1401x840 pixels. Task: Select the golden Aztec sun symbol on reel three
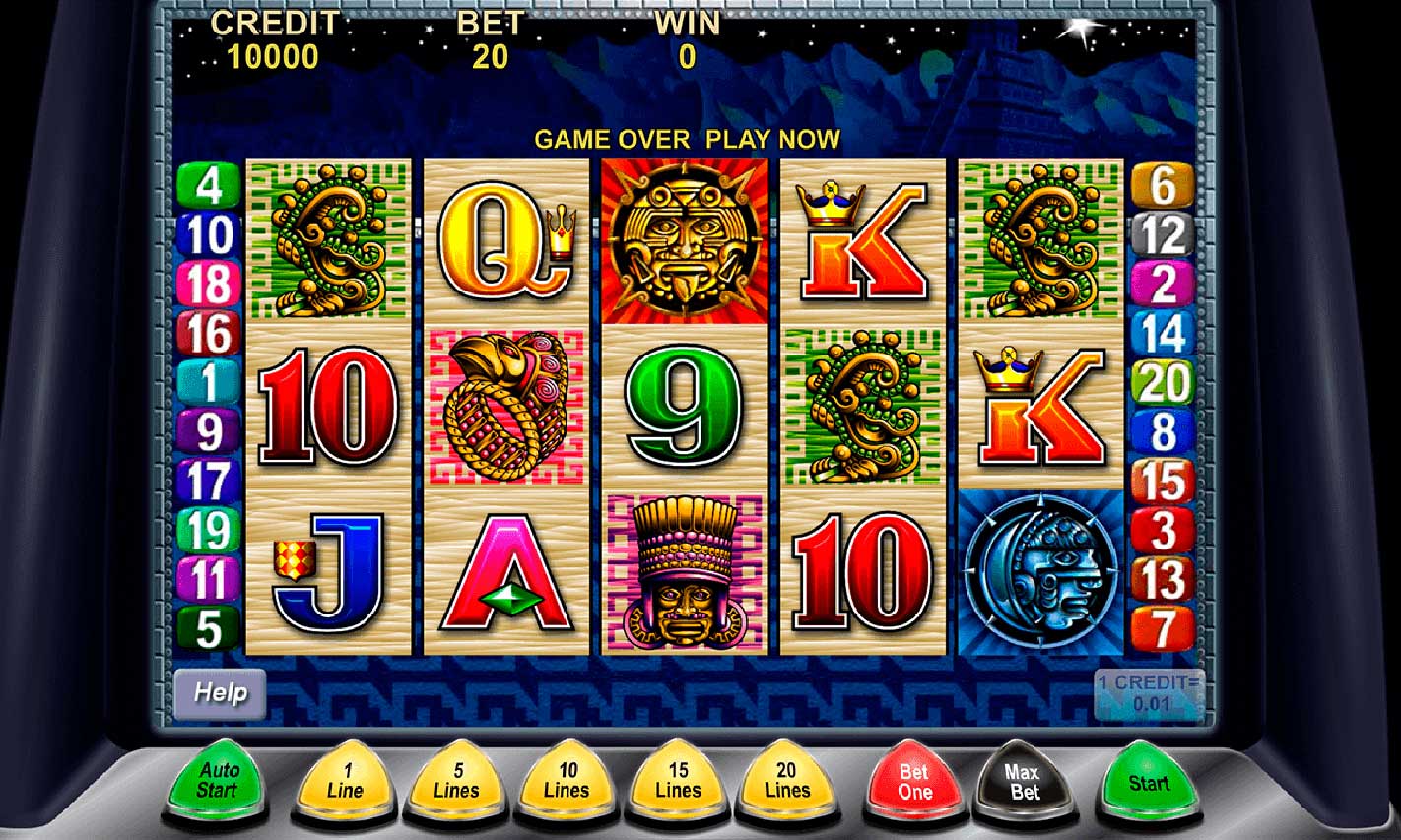click(685, 240)
